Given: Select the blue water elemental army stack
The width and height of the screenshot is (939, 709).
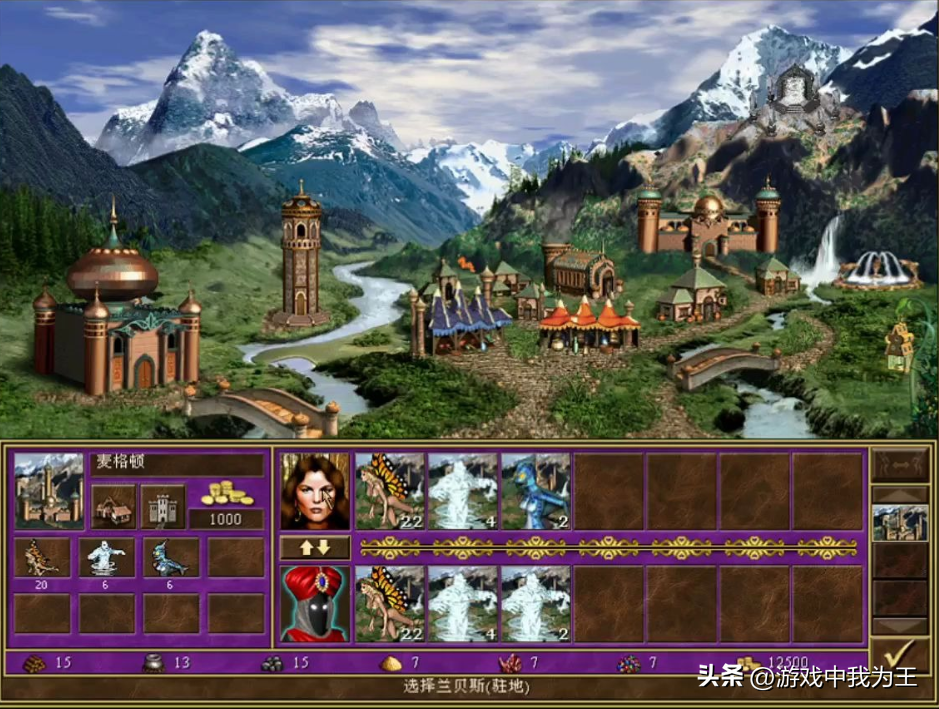Looking at the screenshot, I should click(x=536, y=490).
